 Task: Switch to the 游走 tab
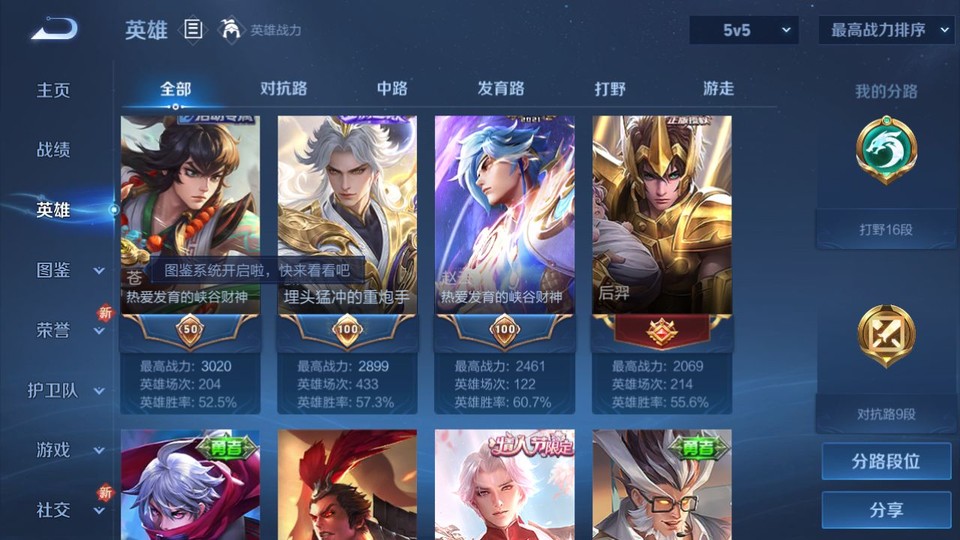coord(718,89)
